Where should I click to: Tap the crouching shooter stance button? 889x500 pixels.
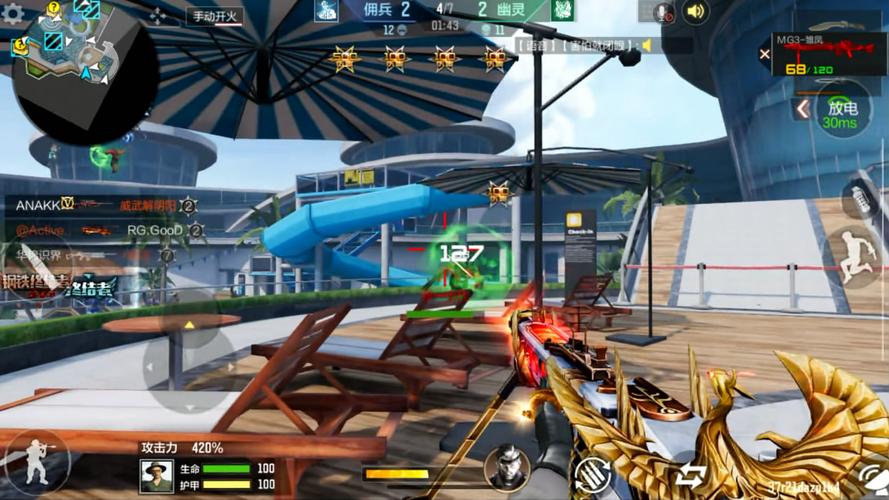click(37, 461)
